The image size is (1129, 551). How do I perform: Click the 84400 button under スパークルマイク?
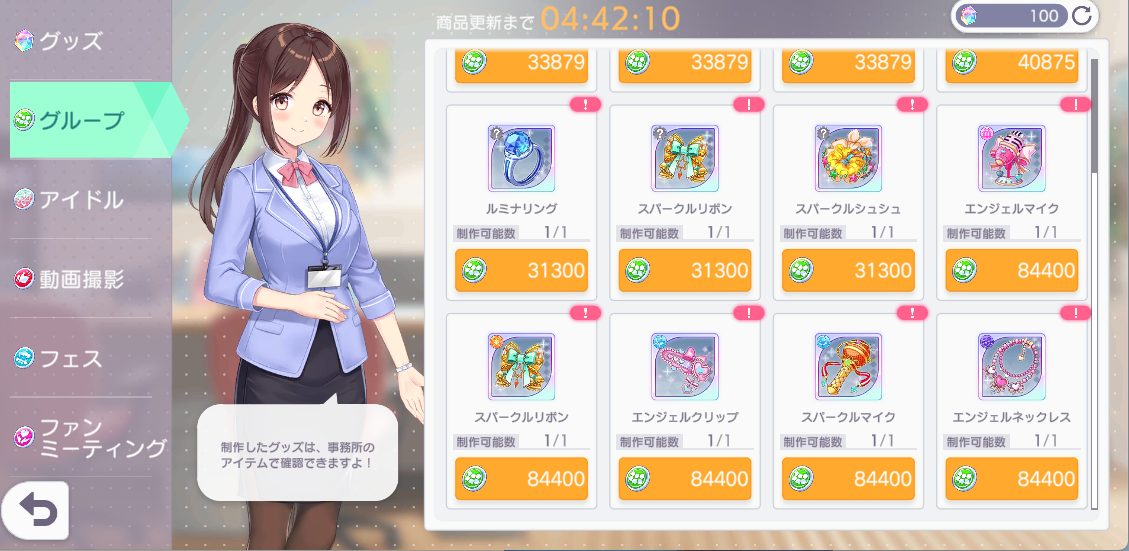tap(848, 479)
